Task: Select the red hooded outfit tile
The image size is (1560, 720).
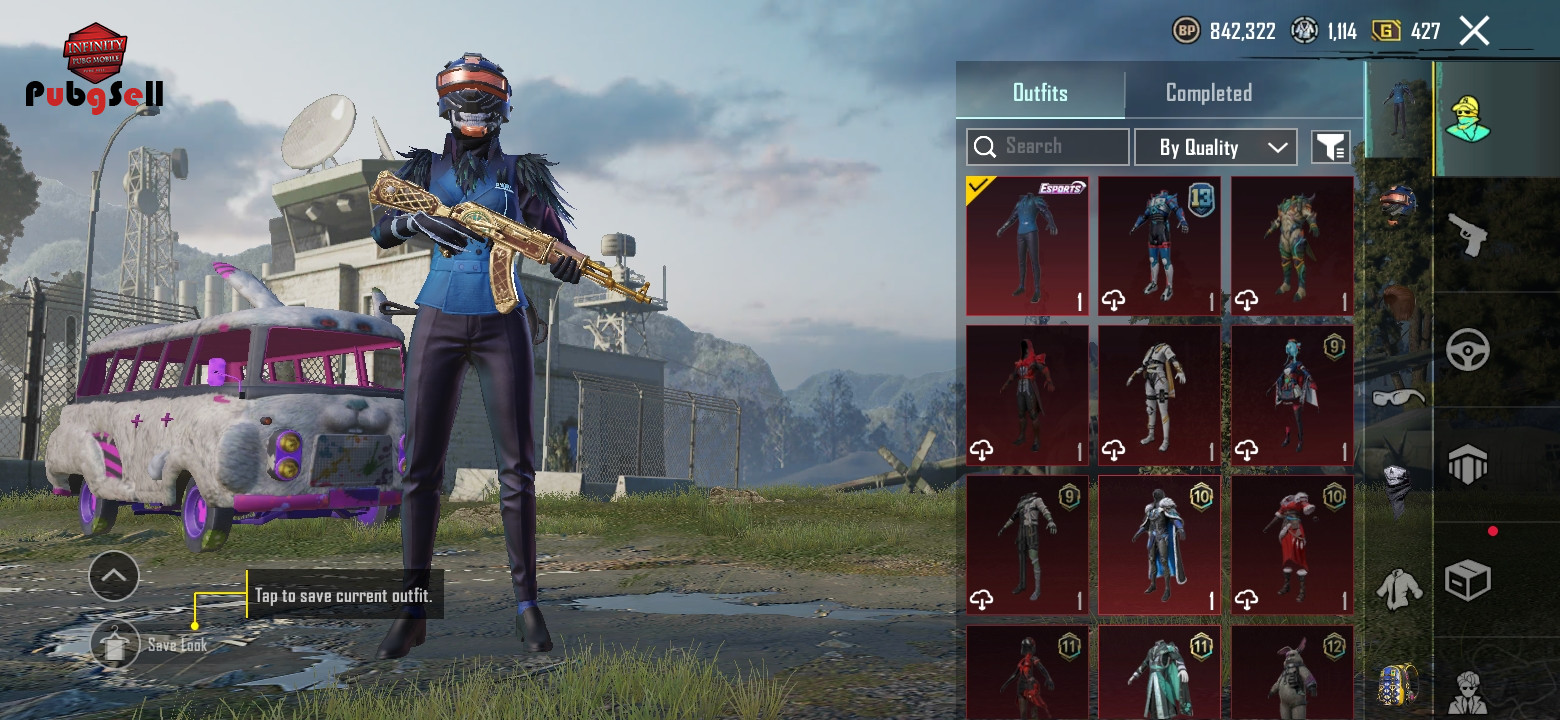Action: [x=1027, y=396]
